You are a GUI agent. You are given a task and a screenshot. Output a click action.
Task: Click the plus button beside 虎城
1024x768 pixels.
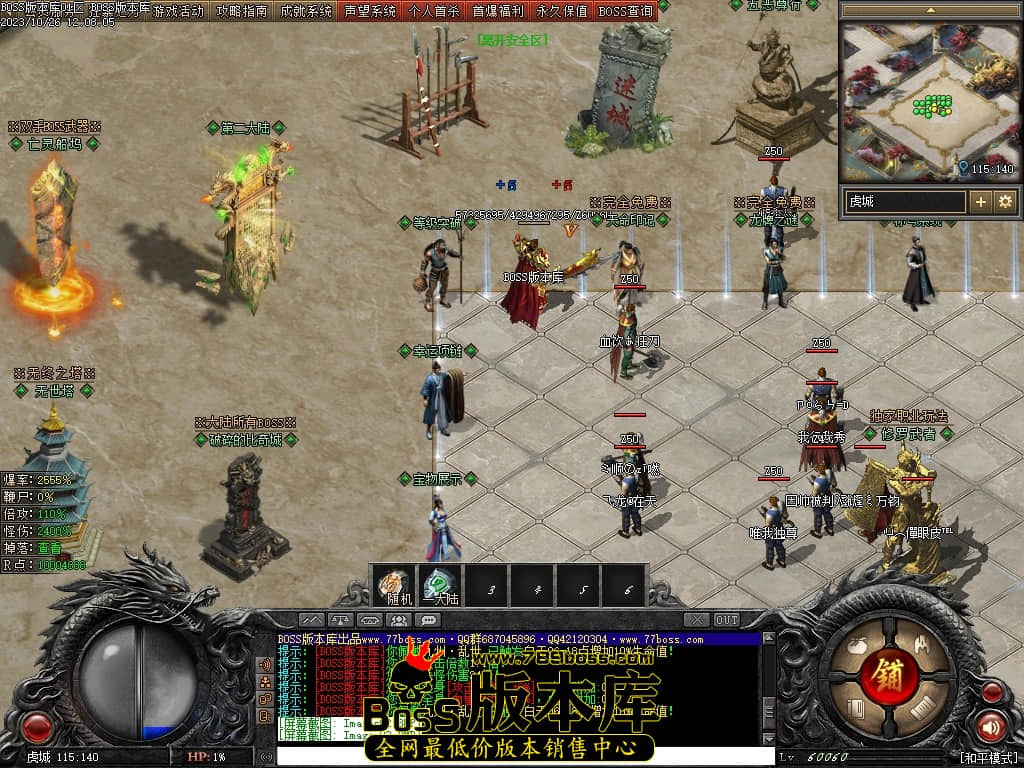click(x=981, y=201)
